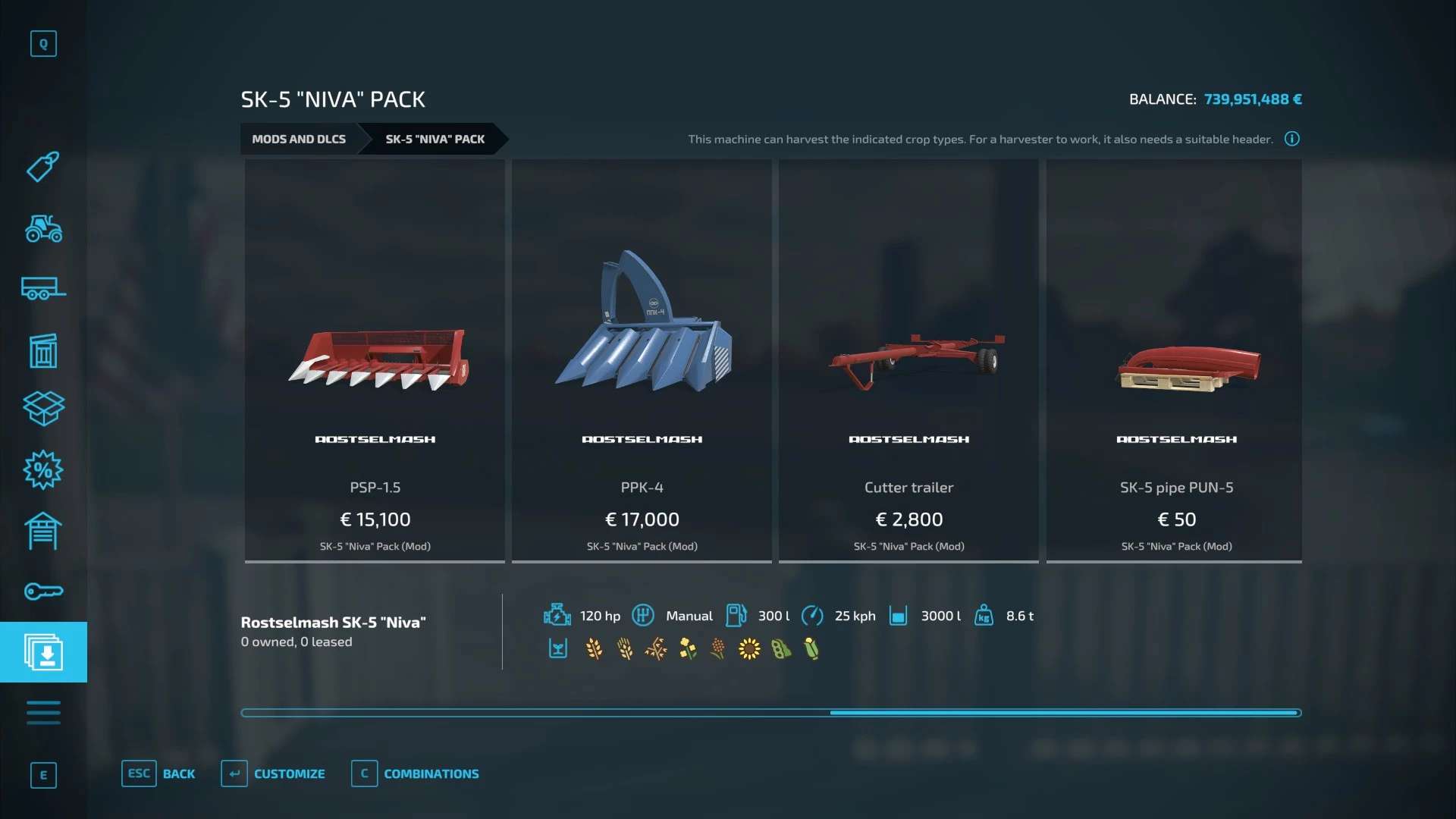Image resolution: width=1456 pixels, height=819 pixels.
Task: Open the stacked boxes packs category
Action: (43, 409)
